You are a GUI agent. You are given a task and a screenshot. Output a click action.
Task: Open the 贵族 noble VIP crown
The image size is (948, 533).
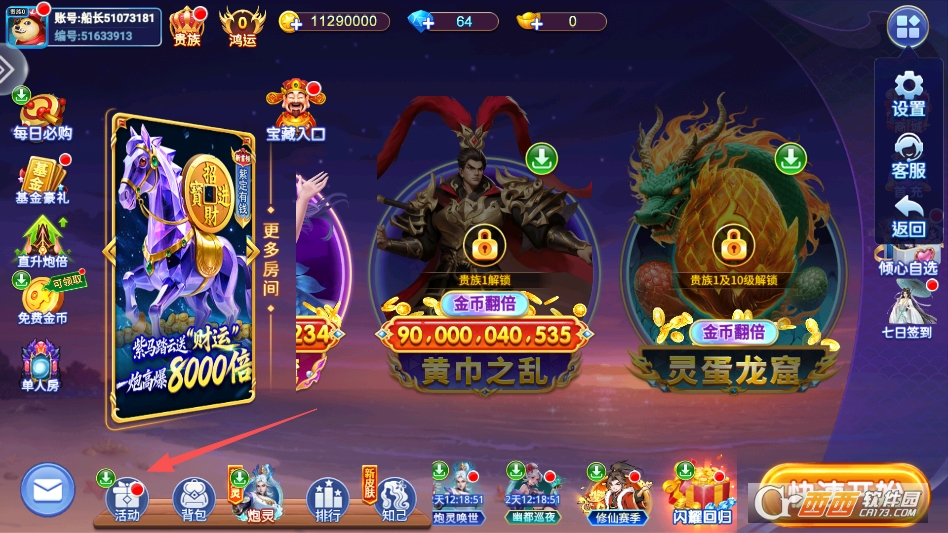187,26
